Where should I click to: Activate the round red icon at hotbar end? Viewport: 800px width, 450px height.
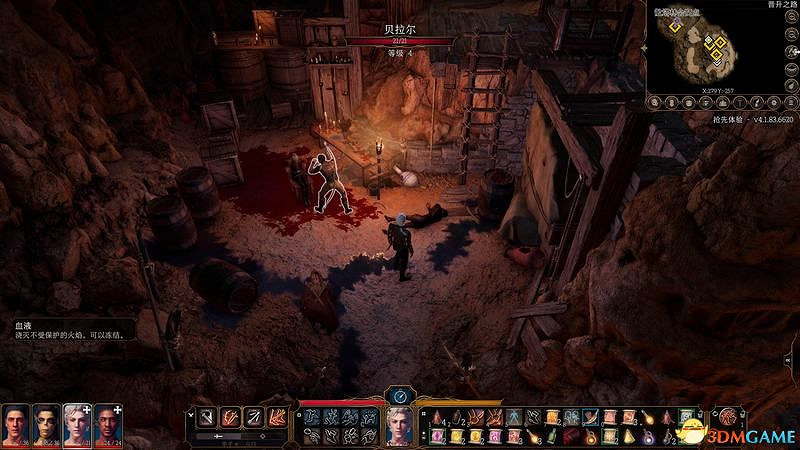730,417
